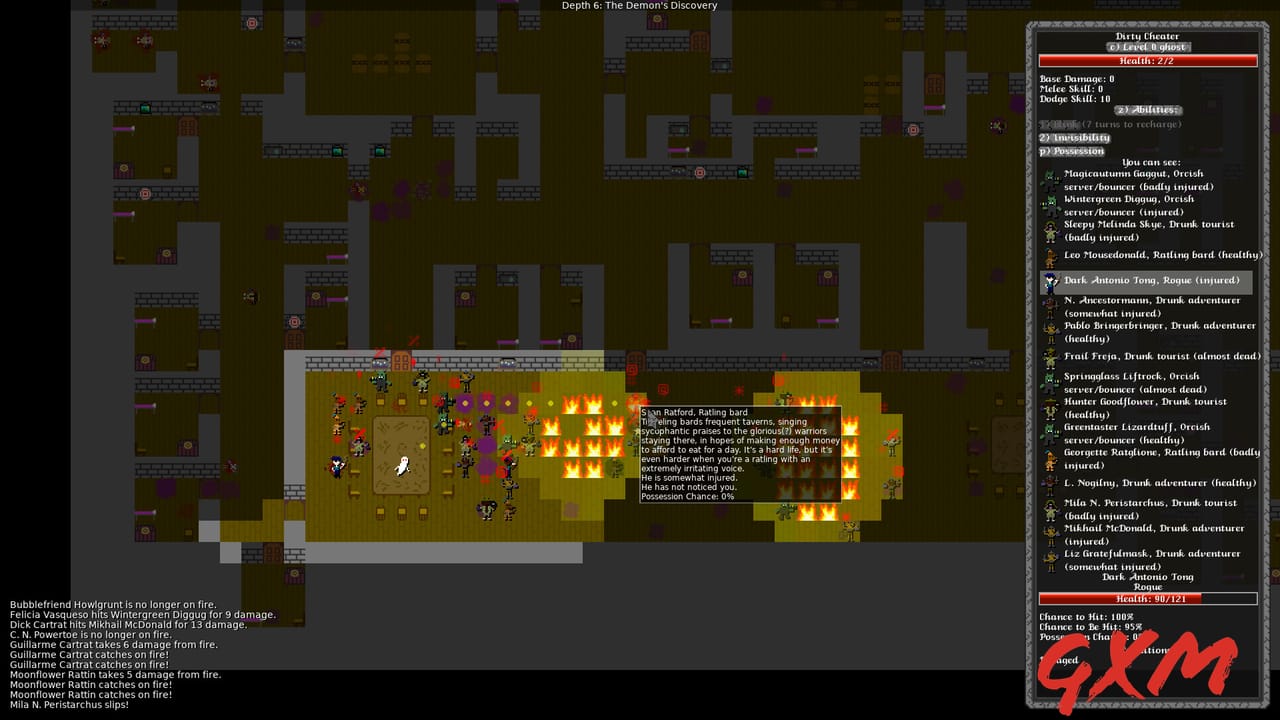Viewport: 1280px width, 720px height.
Task: Click the red Health 2/2 bar
Action: (x=1147, y=60)
